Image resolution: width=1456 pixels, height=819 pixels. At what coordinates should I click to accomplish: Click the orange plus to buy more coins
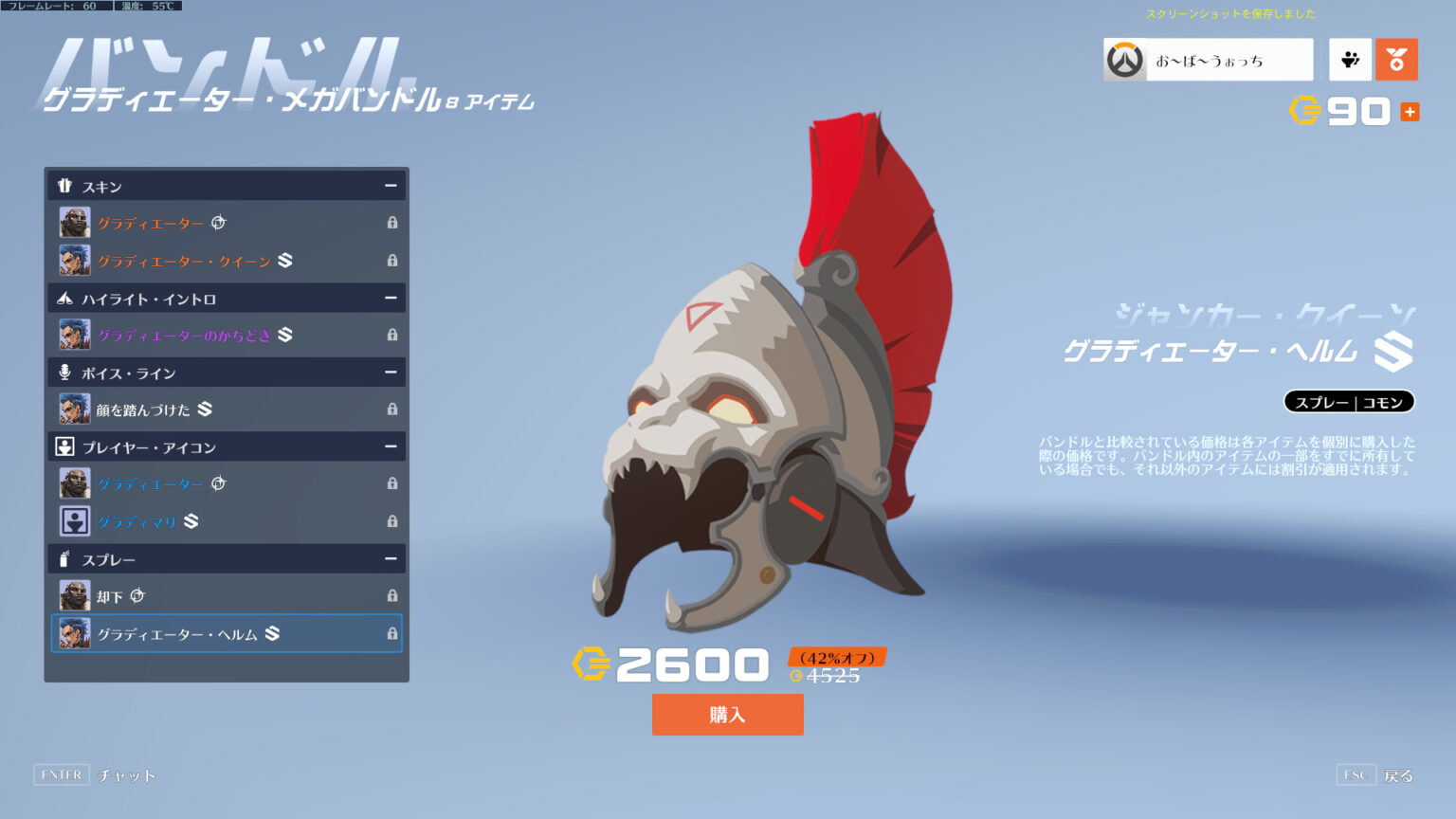point(1411,111)
